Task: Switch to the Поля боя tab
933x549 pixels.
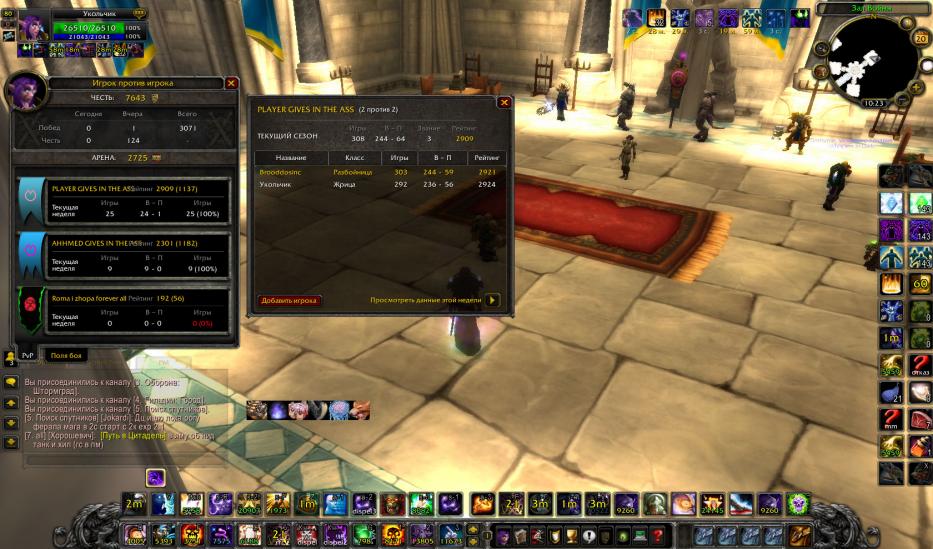Action: 69,355
